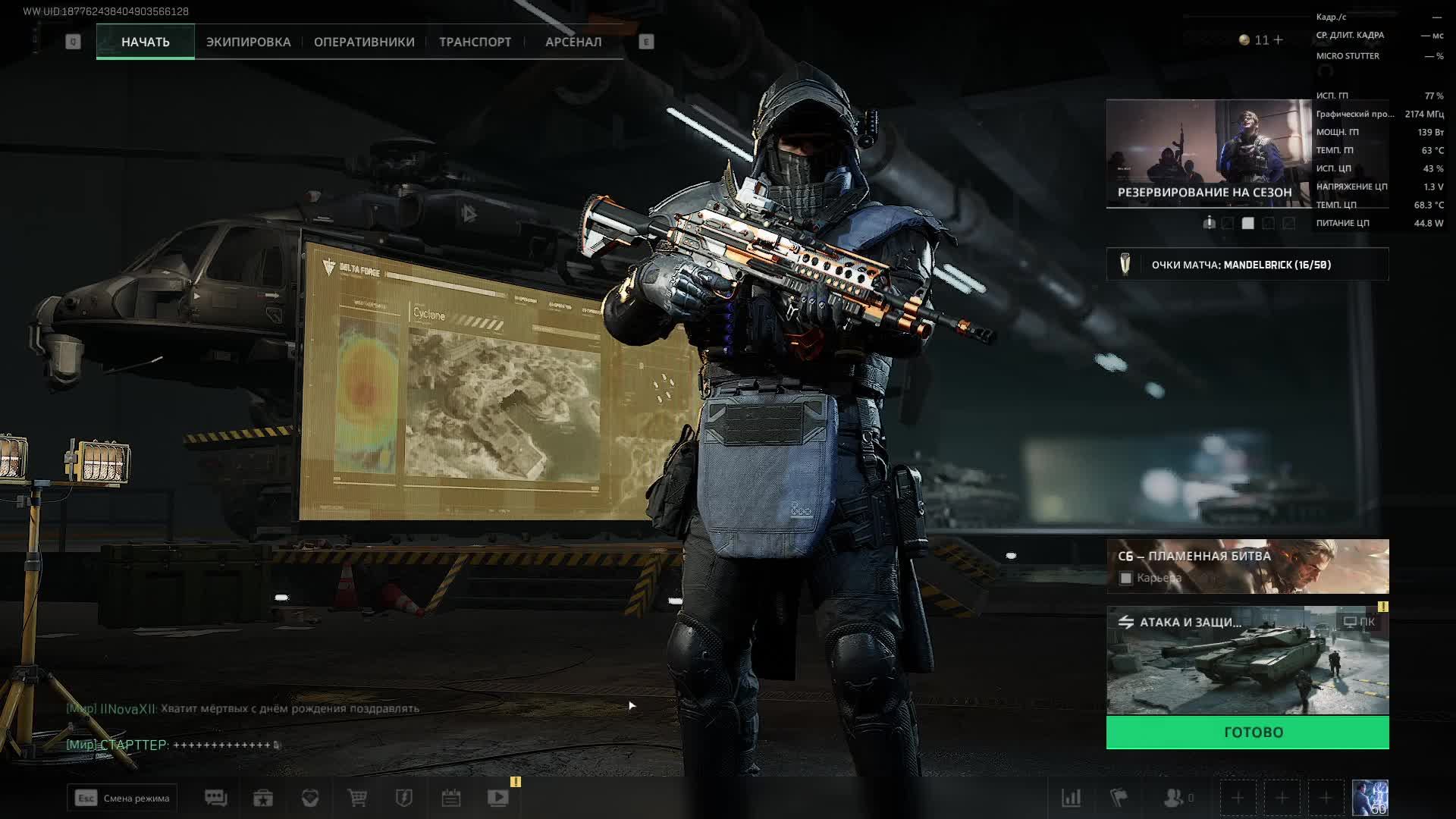The image size is (1456, 819).
Task: Click the green ГОТОВО button
Action: click(1247, 733)
